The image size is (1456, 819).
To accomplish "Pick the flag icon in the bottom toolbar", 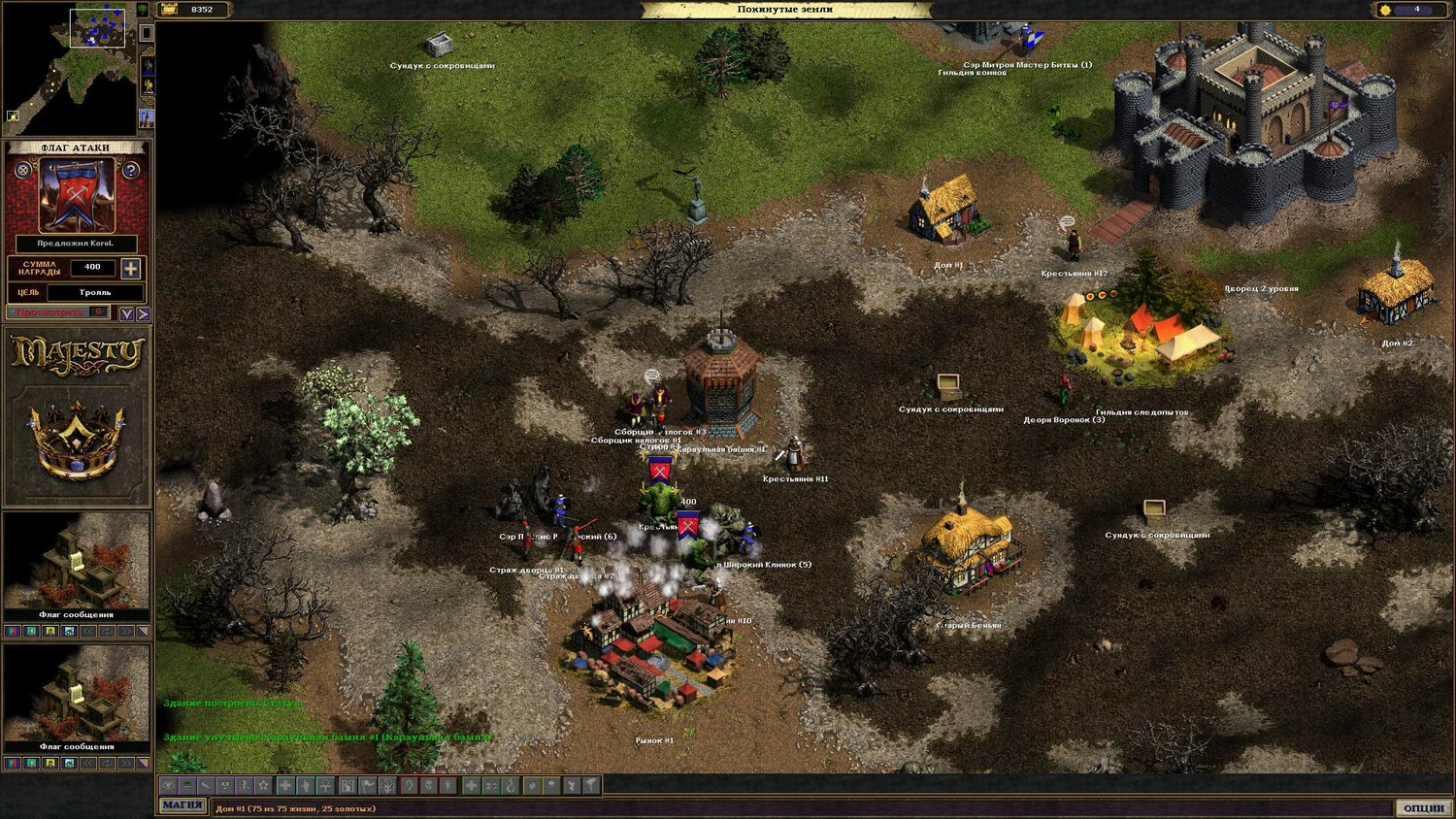I will point(368,785).
